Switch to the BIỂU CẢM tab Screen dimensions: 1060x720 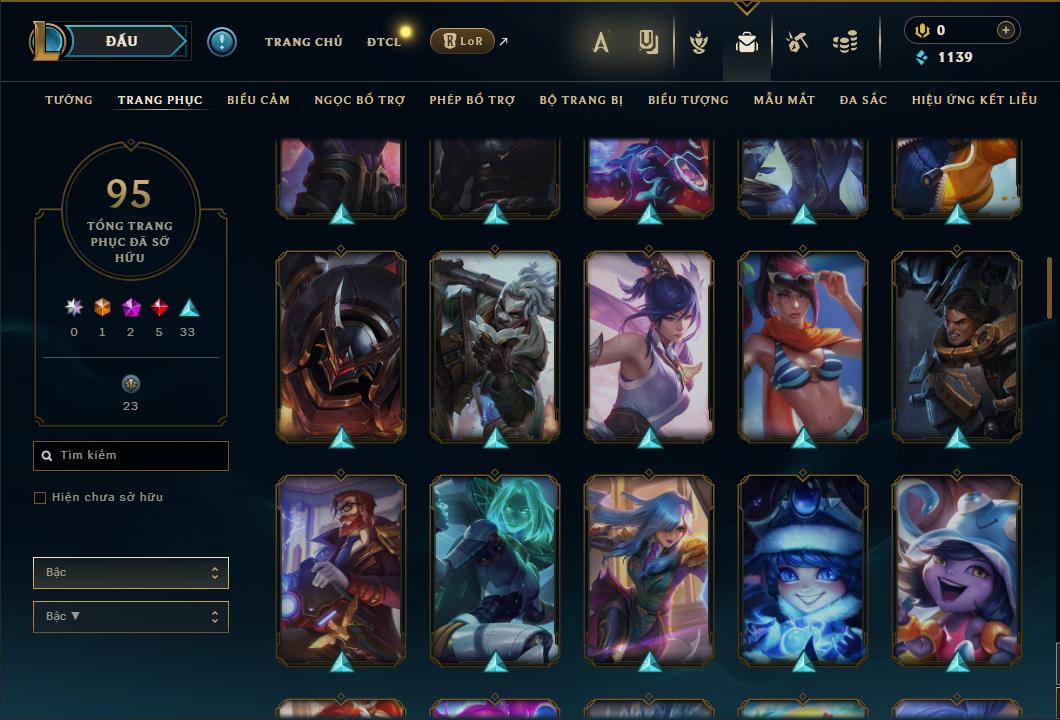tap(258, 100)
